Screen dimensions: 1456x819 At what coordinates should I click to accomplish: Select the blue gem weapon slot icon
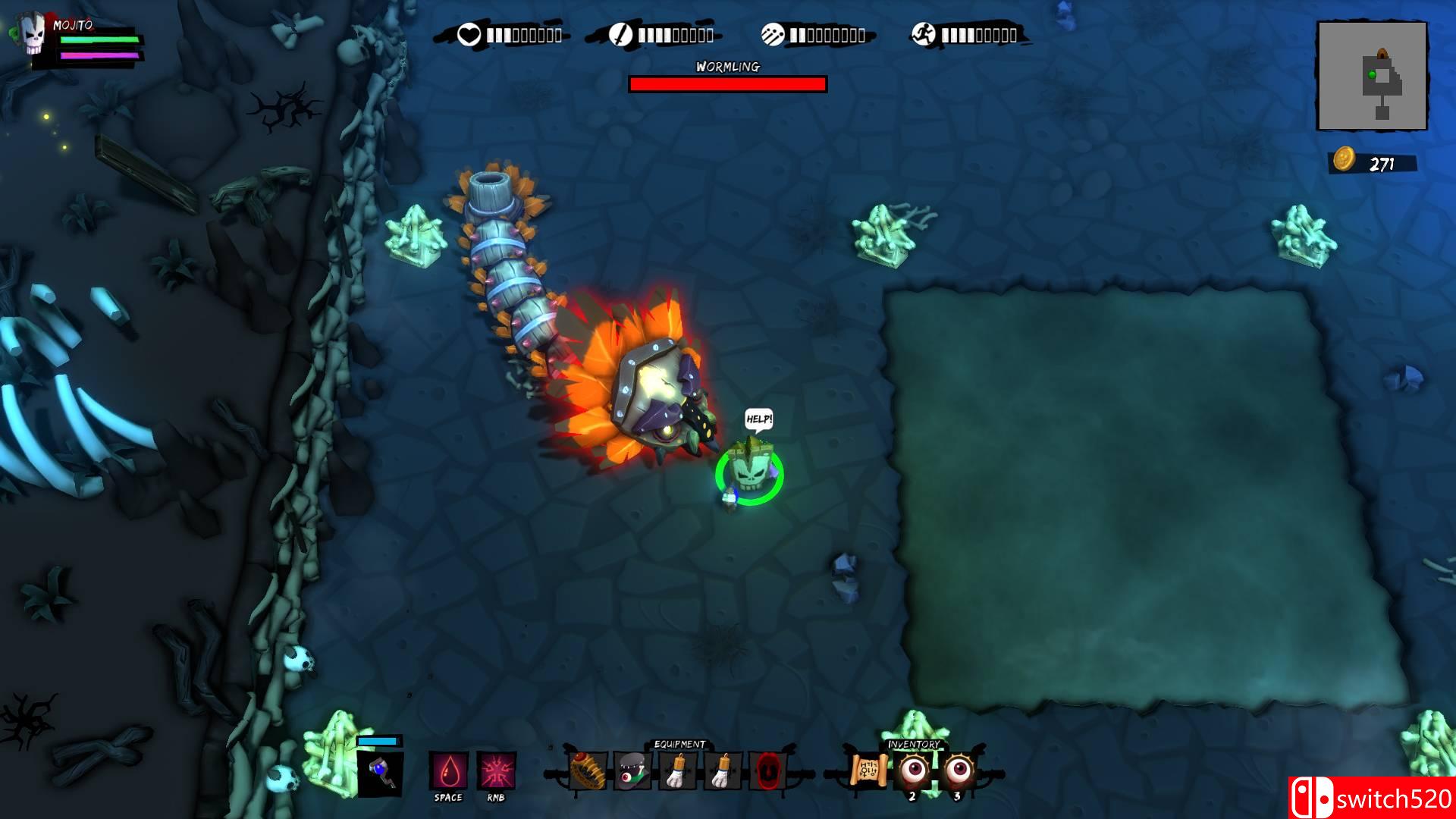coord(381,775)
